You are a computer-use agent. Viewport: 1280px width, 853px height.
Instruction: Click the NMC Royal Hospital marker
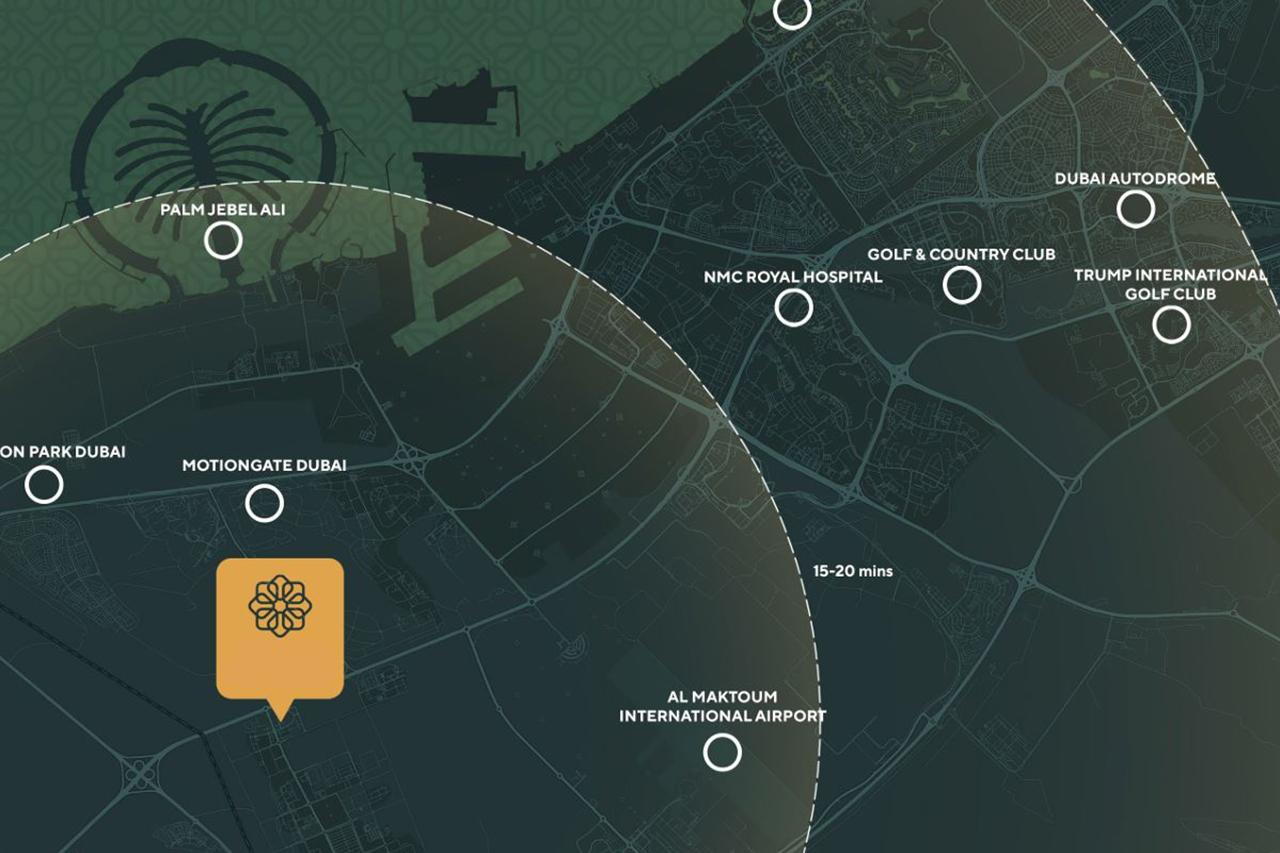794,308
